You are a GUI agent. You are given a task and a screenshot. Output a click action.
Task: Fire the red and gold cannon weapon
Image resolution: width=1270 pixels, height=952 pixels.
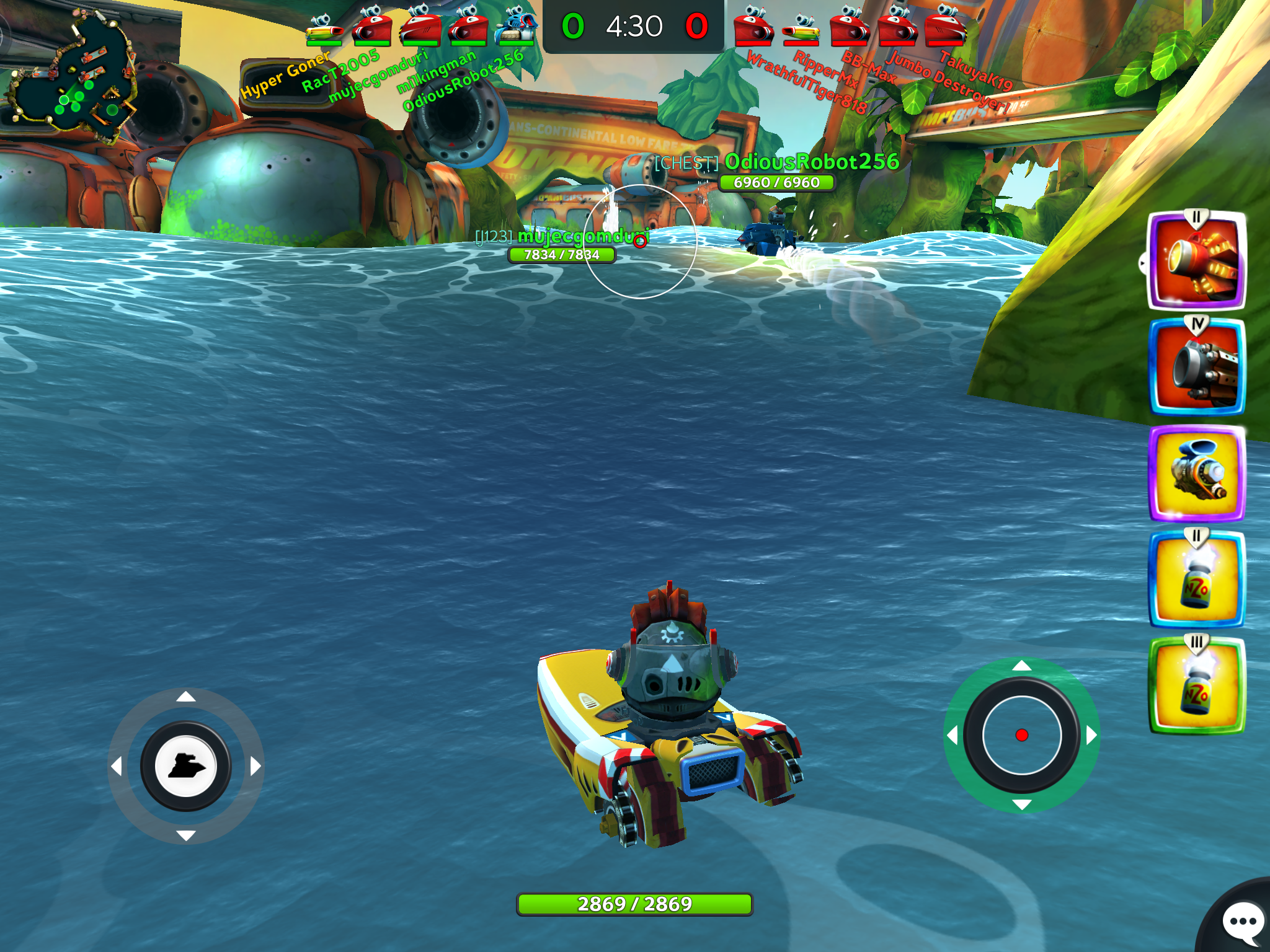tap(1196, 262)
